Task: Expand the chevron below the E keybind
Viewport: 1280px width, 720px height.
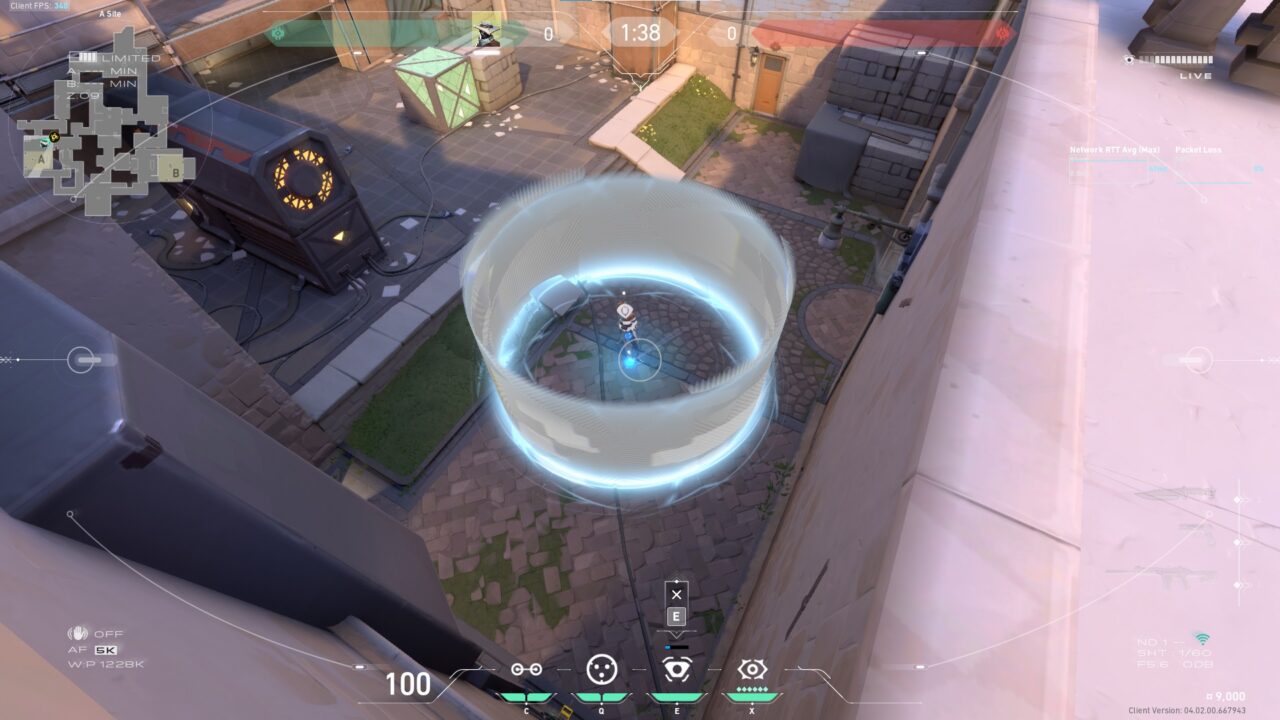Action: click(677, 634)
